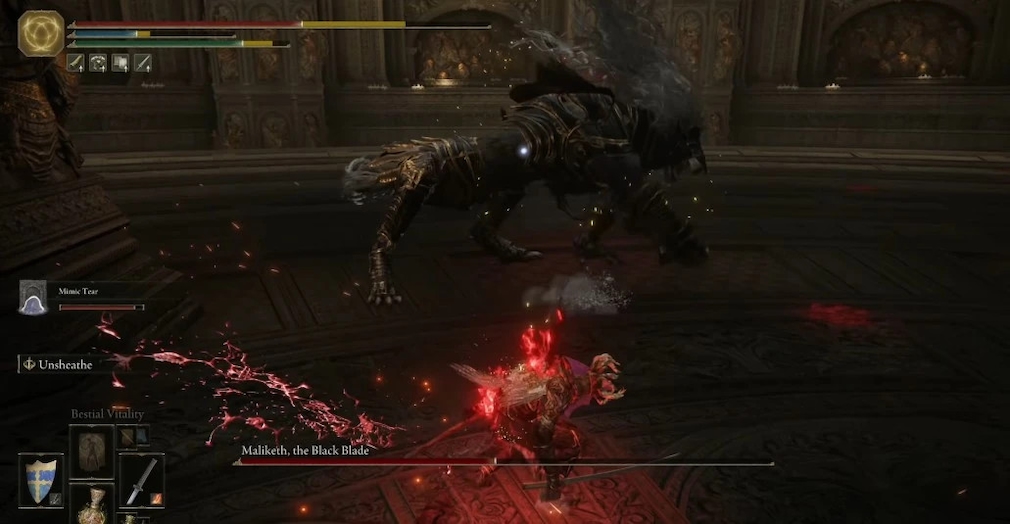This screenshot has width=1010, height=524.
Task: Use the flask item slot
Action: tap(92, 505)
